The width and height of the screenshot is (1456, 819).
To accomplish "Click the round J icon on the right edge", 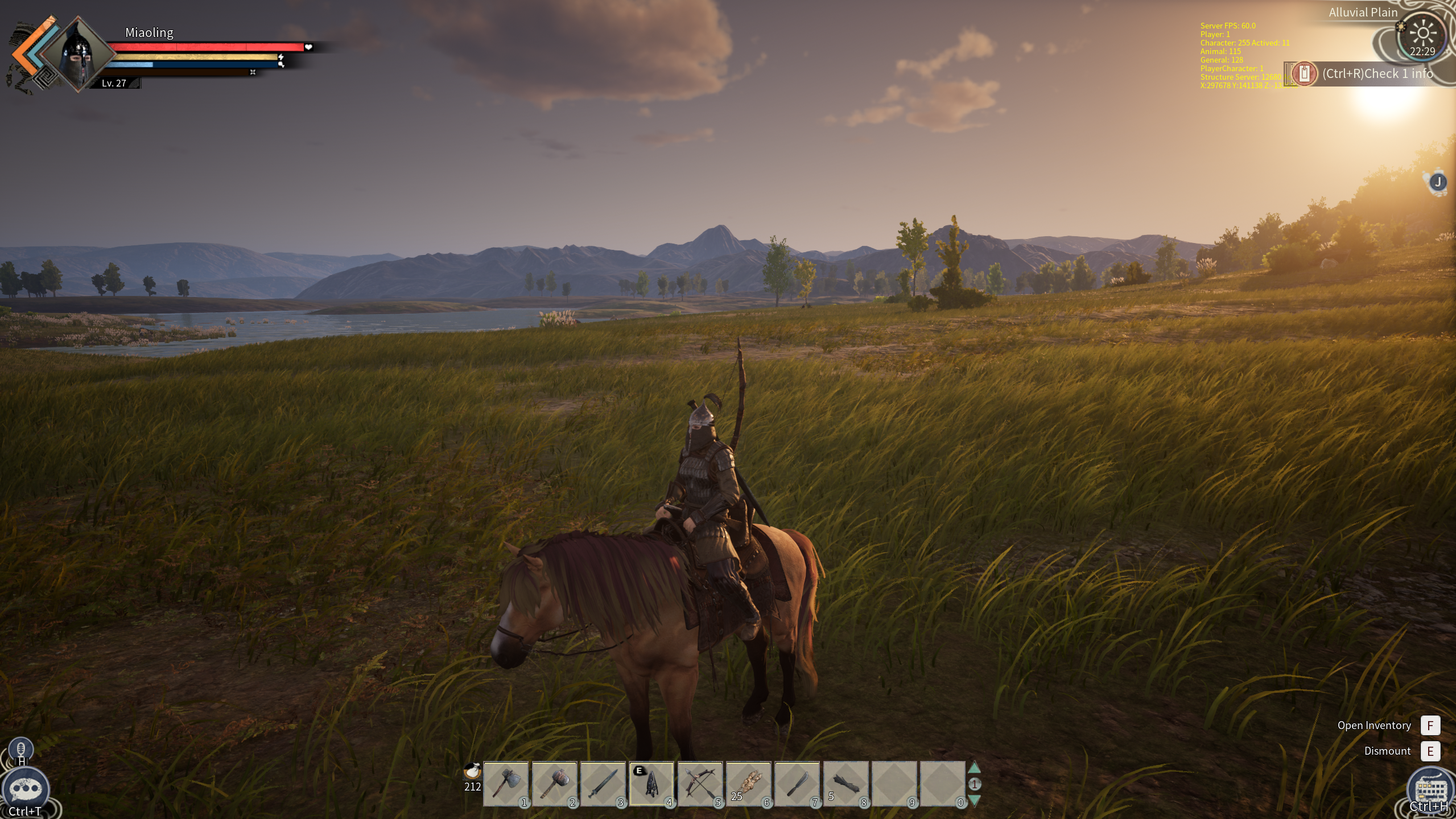I will 1438,182.
